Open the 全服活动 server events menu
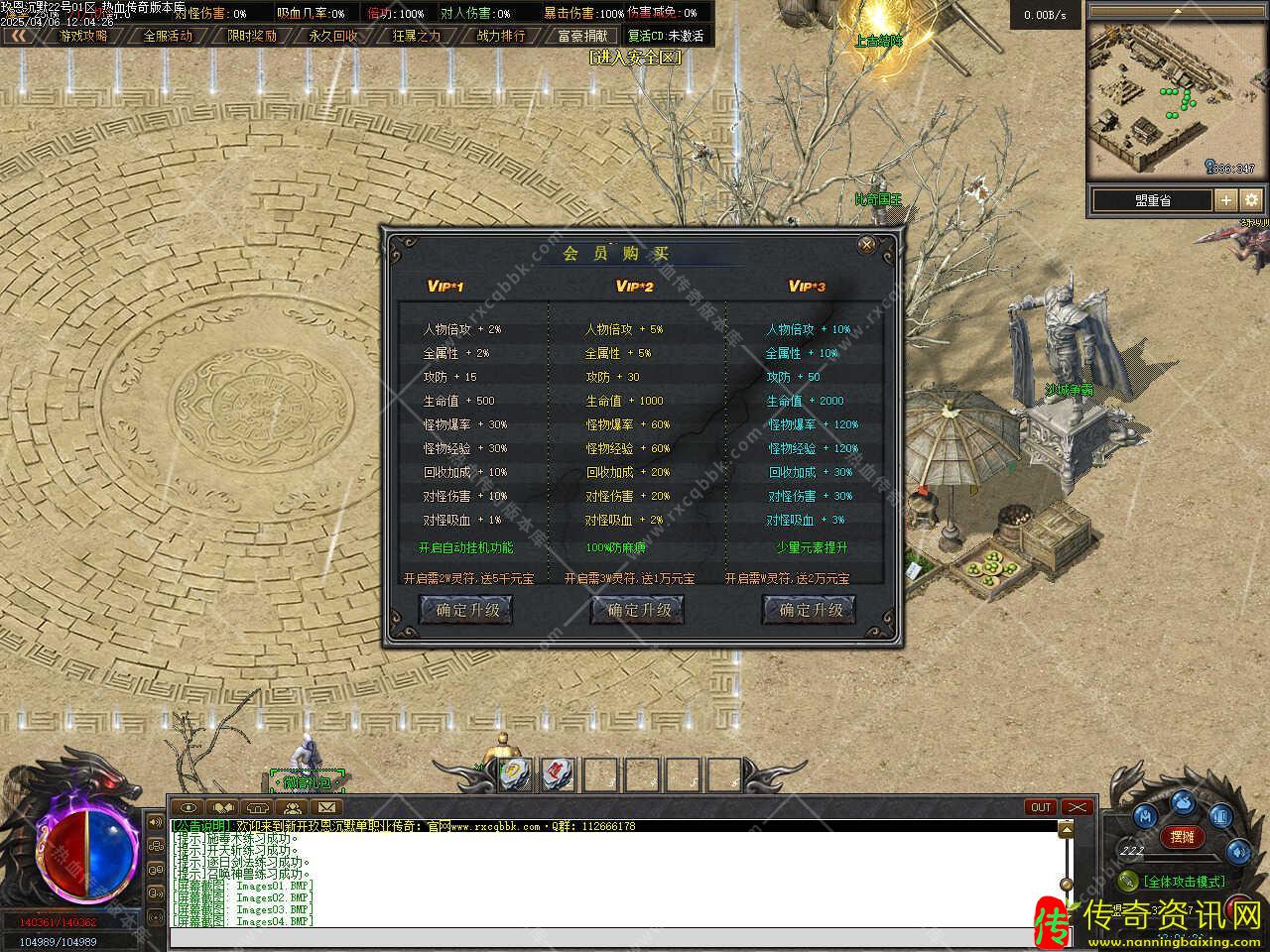This screenshot has width=1270, height=952. [x=168, y=36]
